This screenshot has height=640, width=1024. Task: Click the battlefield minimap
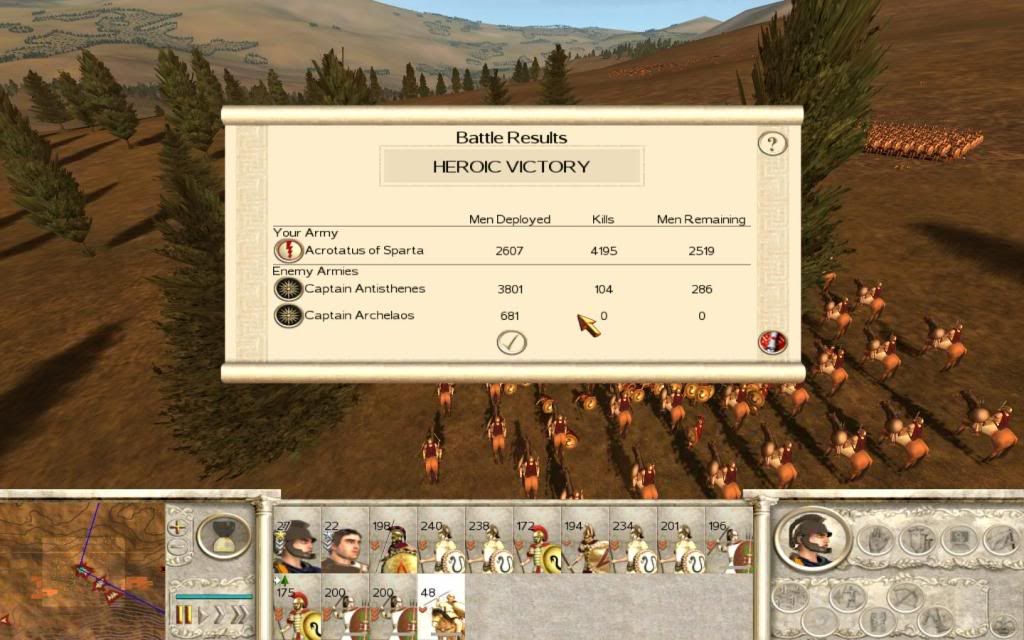(80, 565)
